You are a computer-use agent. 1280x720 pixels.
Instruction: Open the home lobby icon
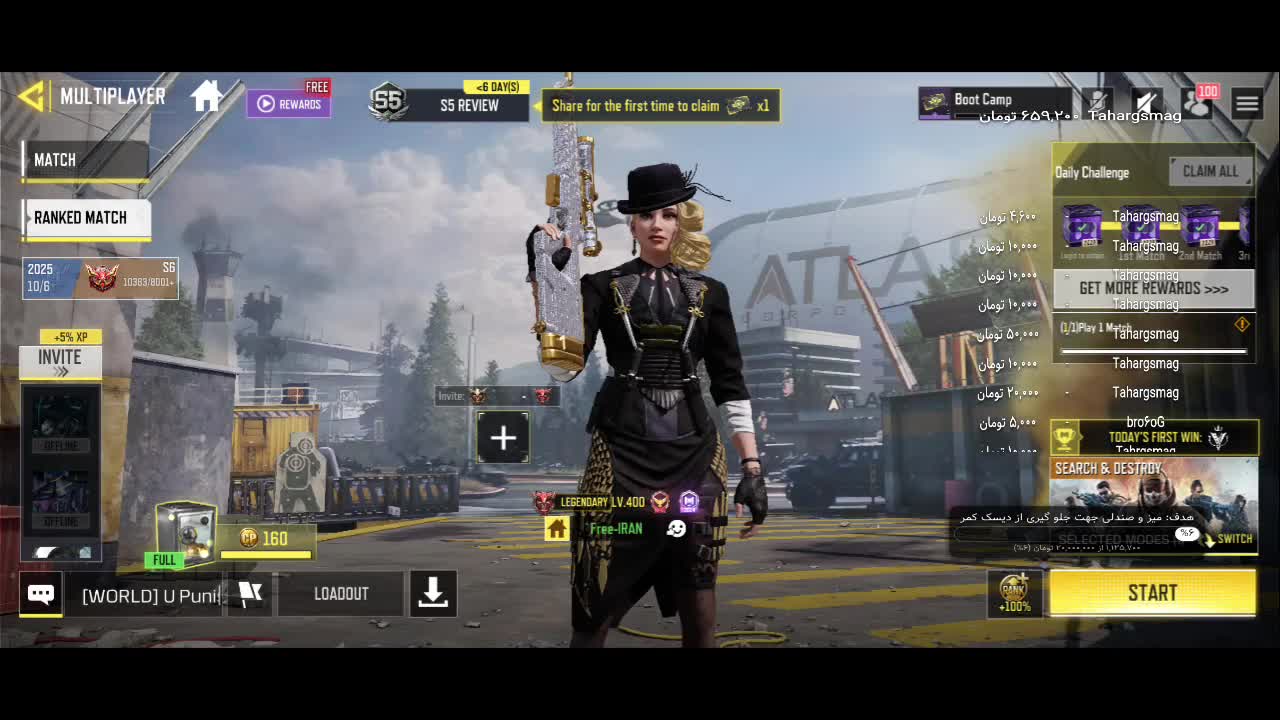click(207, 97)
